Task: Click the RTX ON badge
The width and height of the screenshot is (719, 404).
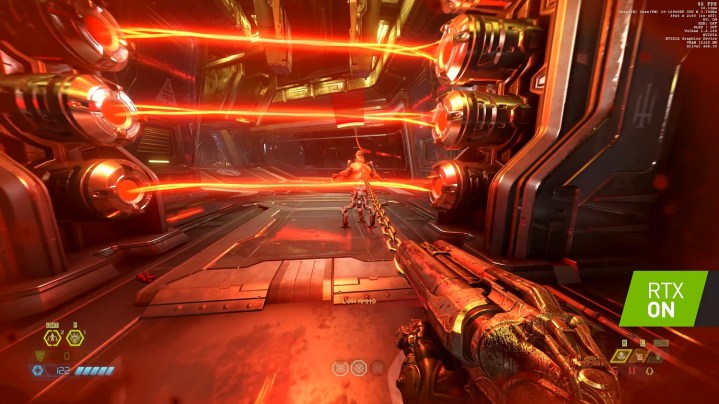Action: point(663,298)
